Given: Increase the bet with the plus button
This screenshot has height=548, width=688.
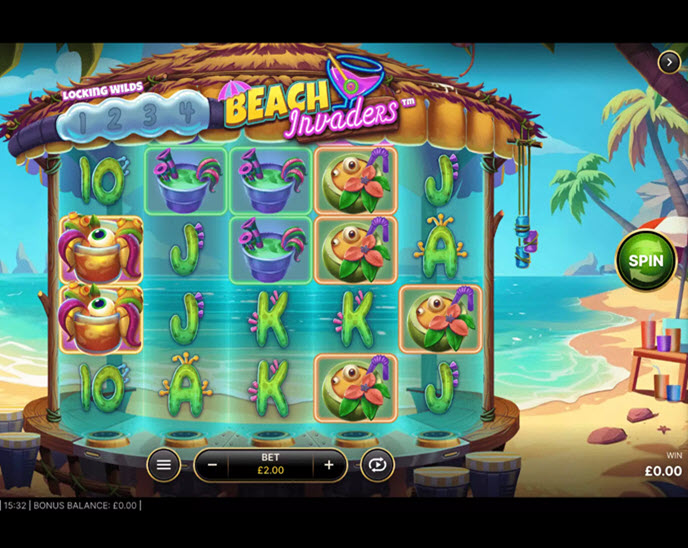Looking at the screenshot, I should pyautogui.click(x=328, y=465).
